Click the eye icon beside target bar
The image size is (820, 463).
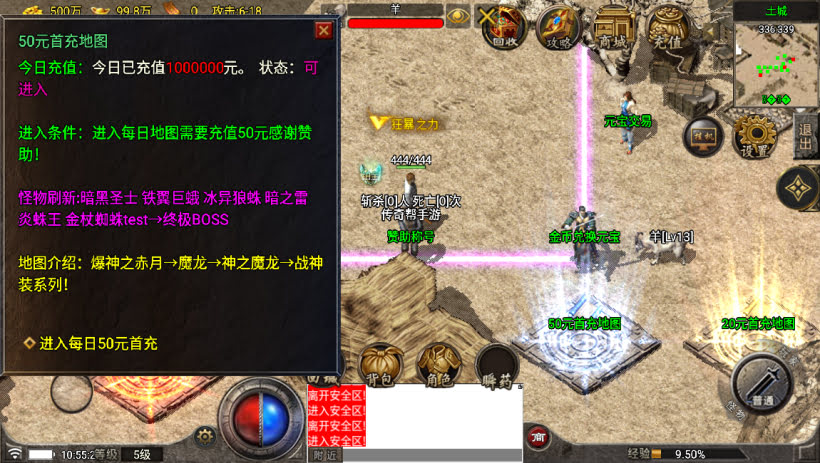click(x=457, y=16)
